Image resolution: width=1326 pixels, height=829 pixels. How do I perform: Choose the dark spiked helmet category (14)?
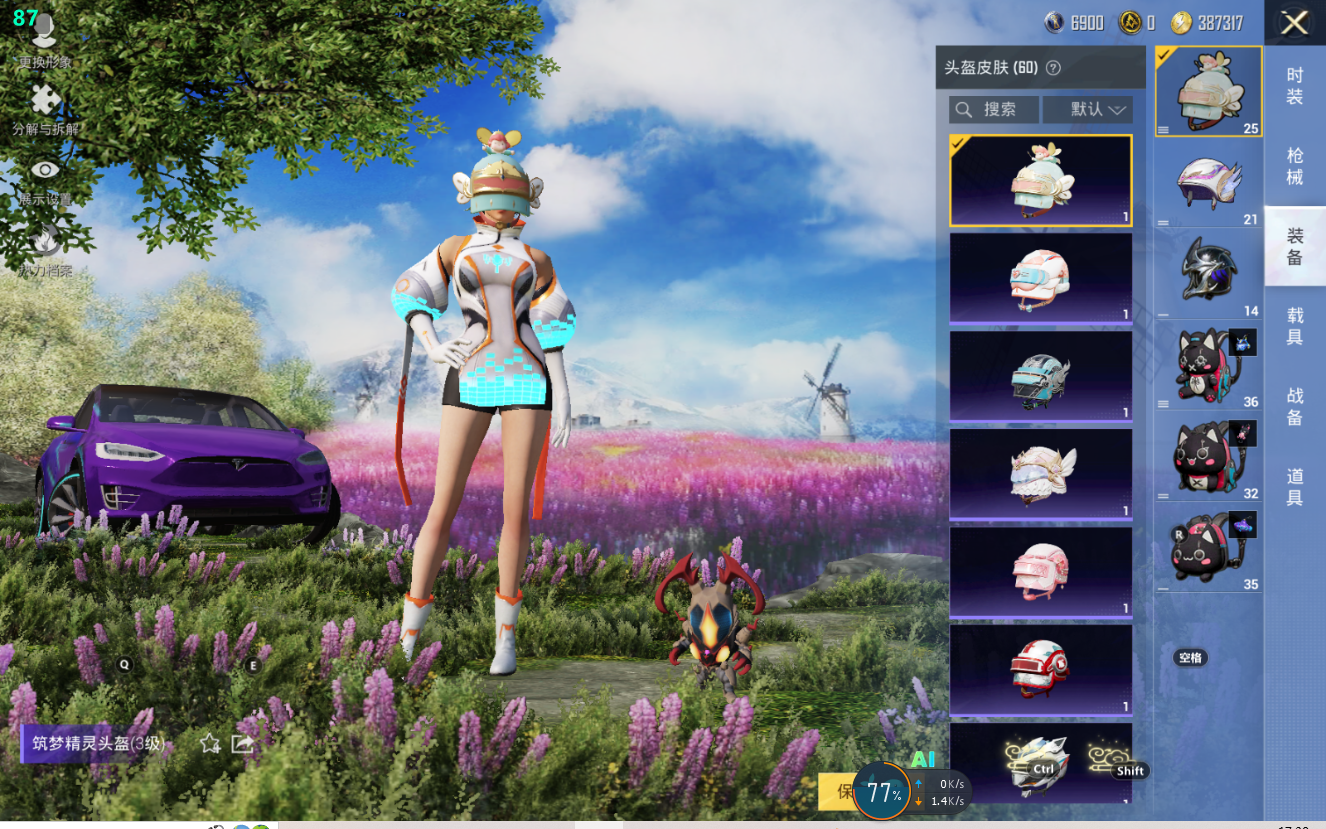click(1208, 274)
